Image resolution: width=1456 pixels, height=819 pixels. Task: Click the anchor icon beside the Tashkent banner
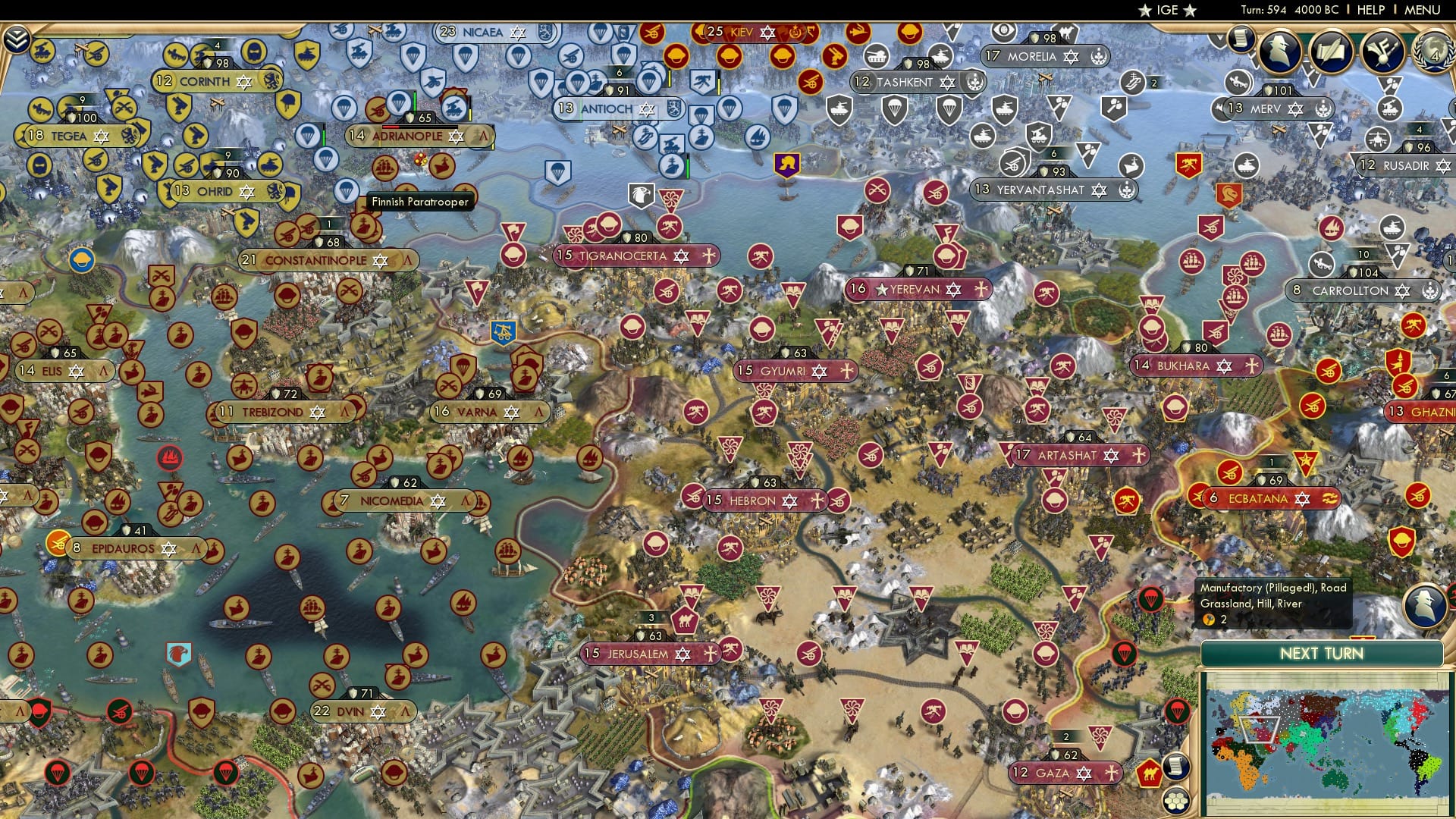(975, 81)
